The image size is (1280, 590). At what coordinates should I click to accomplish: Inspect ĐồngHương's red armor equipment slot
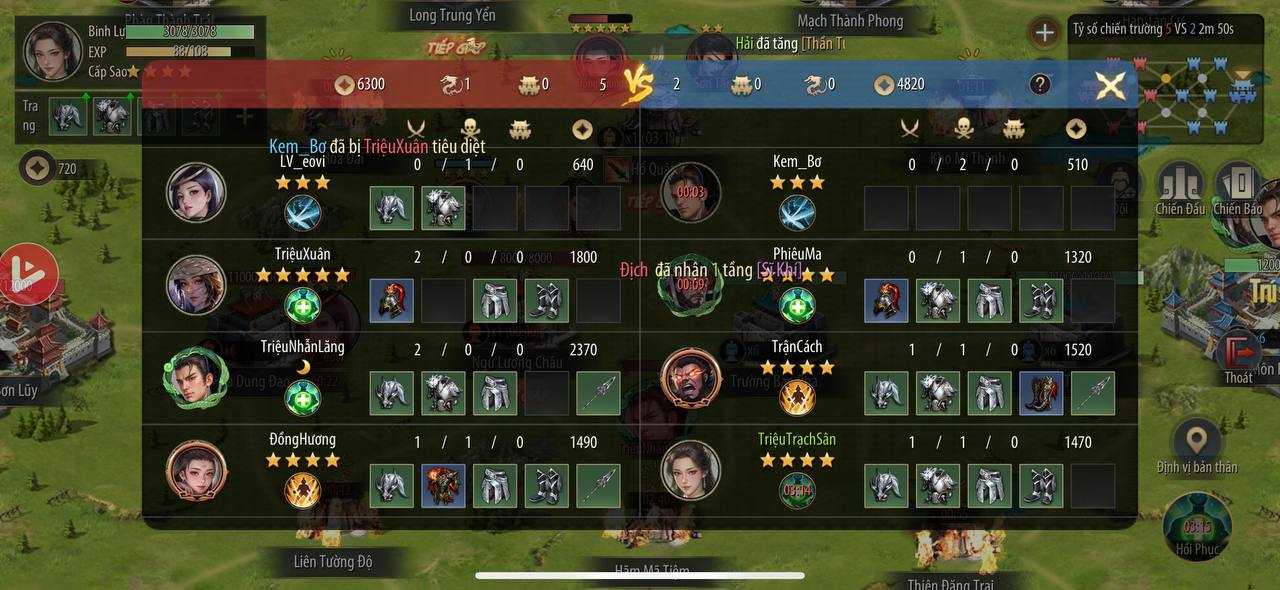point(443,486)
